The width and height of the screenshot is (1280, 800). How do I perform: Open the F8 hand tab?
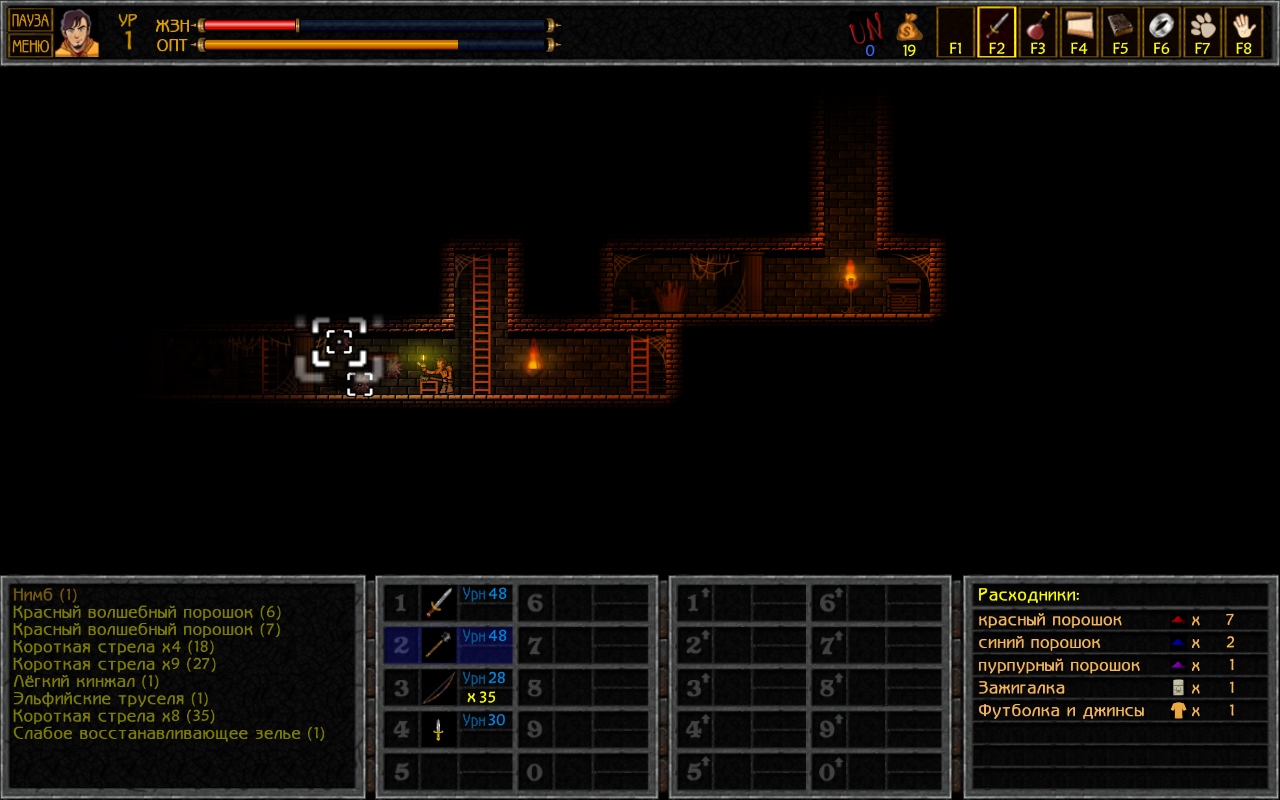pyautogui.click(x=1243, y=32)
